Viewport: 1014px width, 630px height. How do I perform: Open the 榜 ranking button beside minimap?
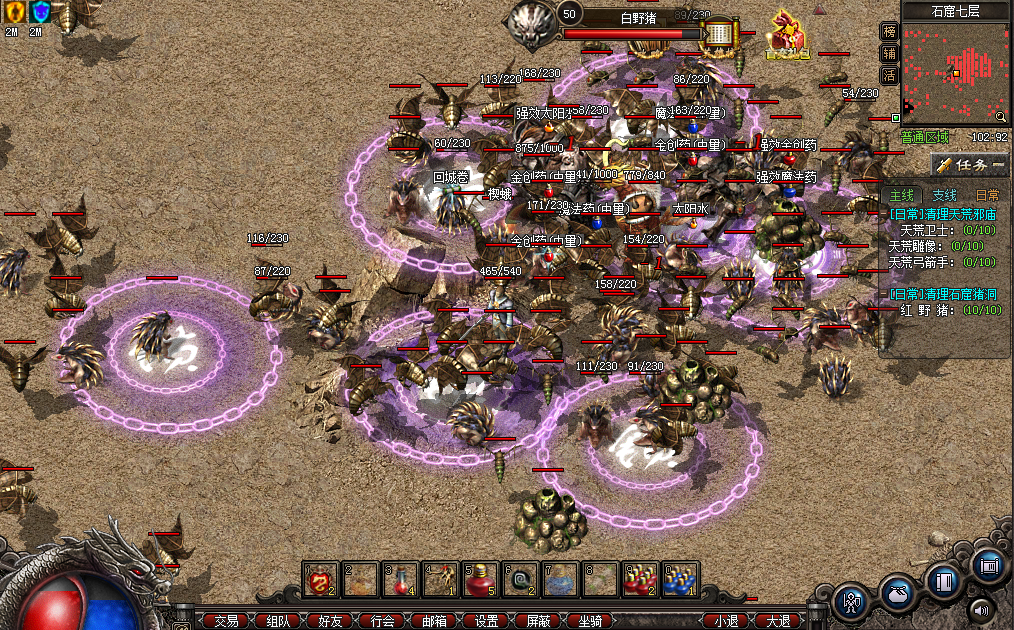[889, 32]
